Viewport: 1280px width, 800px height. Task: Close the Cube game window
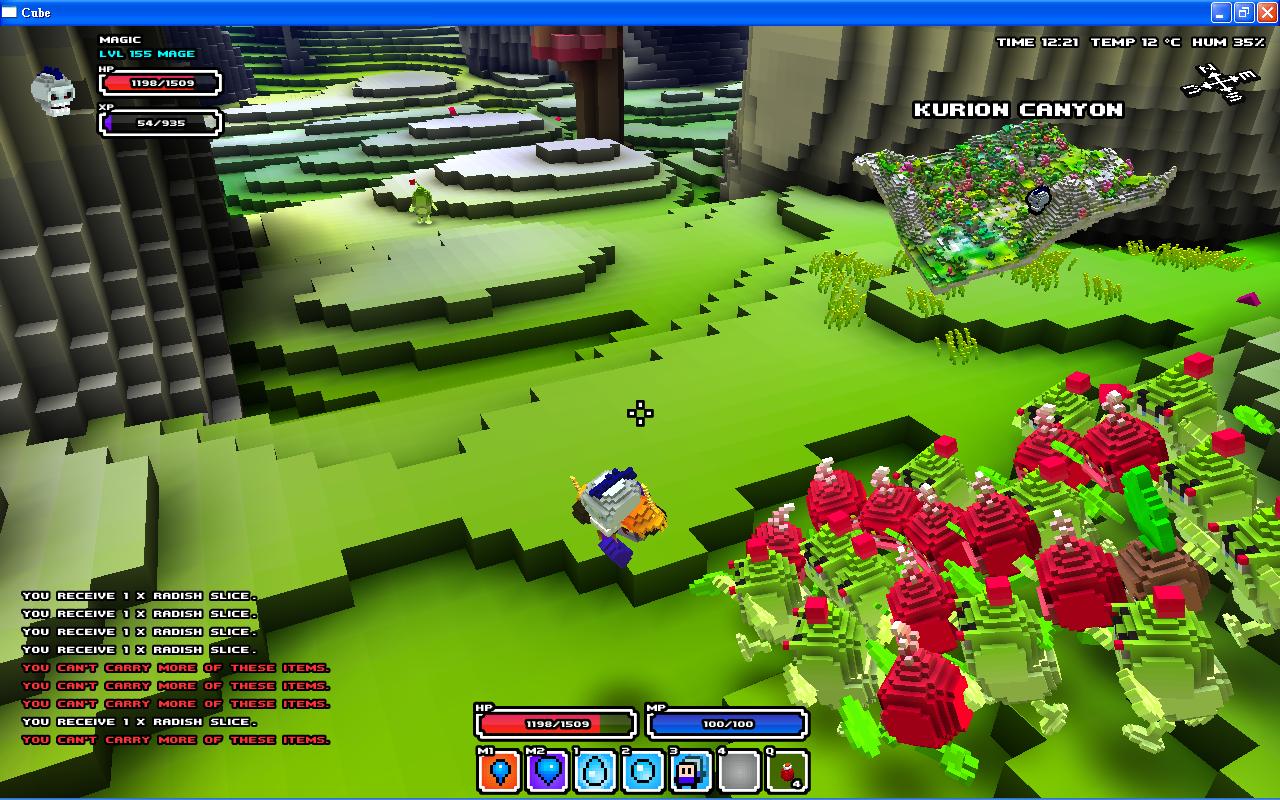click(1266, 13)
